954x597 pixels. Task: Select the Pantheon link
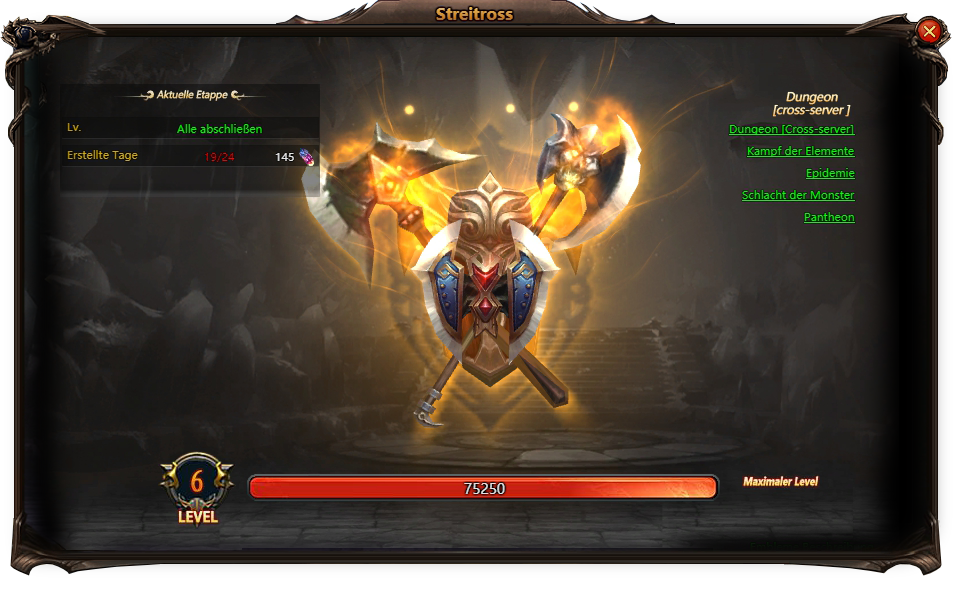tap(829, 217)
